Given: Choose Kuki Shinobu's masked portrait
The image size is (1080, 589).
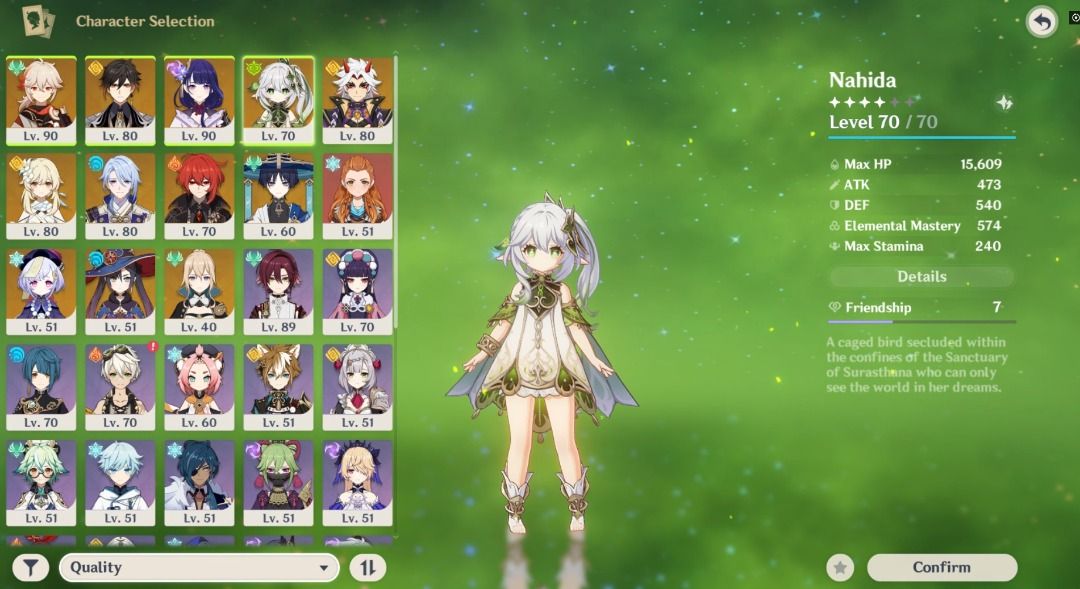Looking at the screenshot, I should [278, 484].
